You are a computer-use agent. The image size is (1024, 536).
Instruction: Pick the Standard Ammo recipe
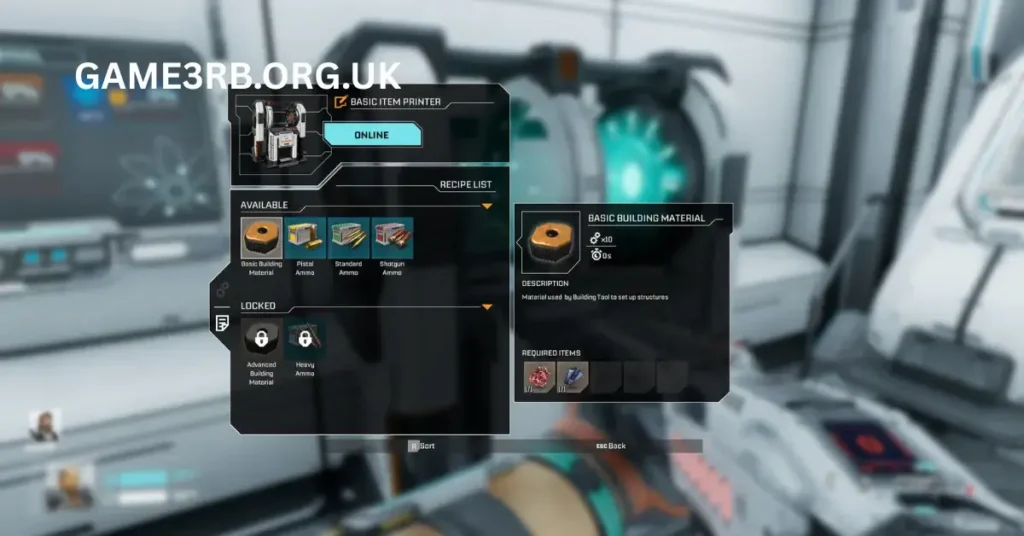[x=348, y=239]
